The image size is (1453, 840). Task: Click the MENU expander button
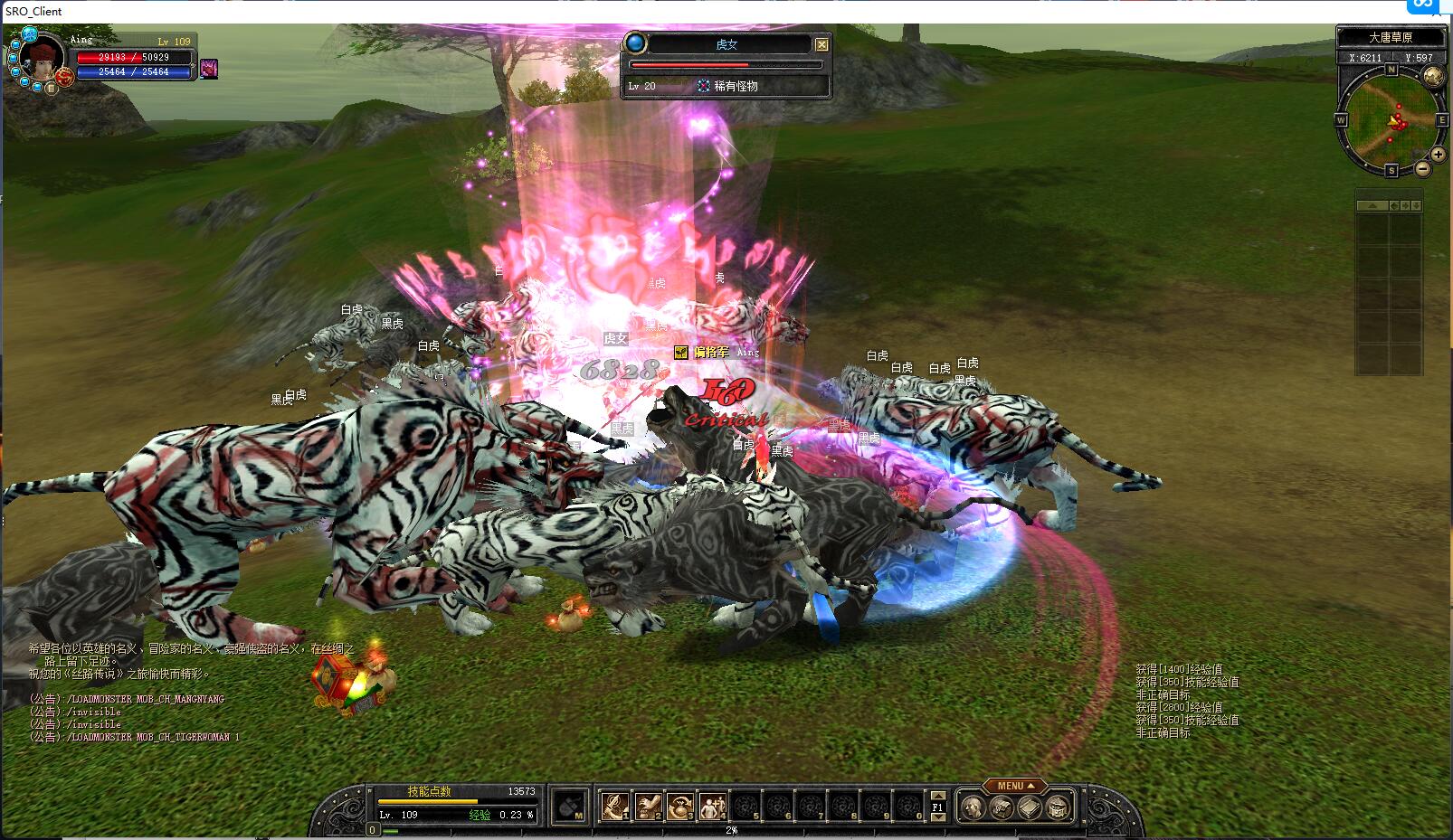click(1014, 786)
